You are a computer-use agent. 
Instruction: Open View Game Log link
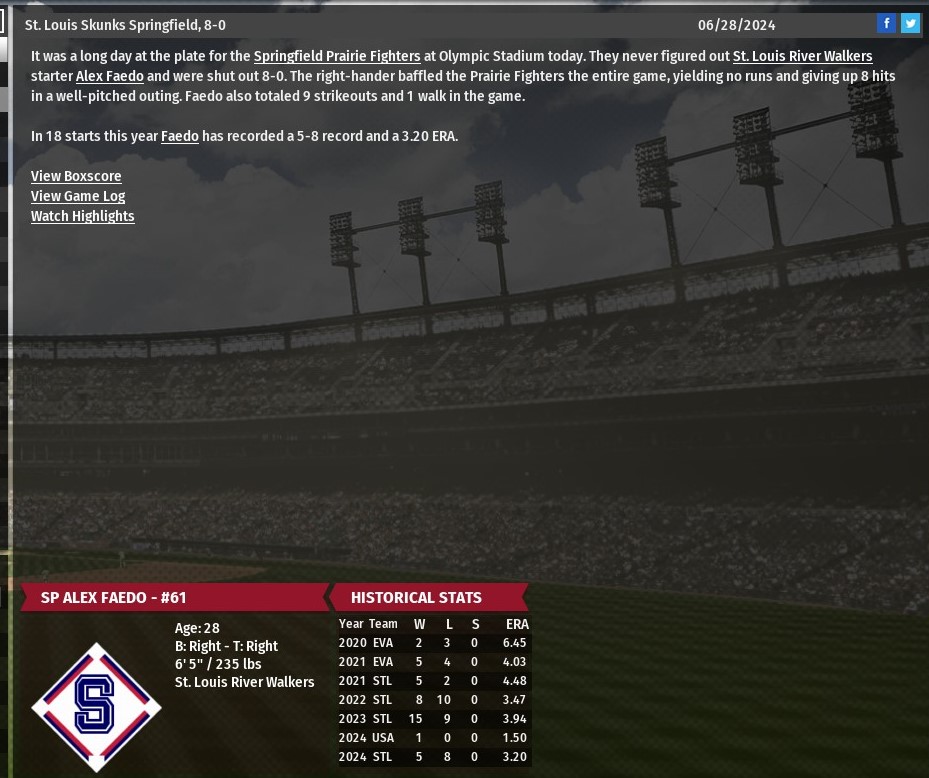78,196
